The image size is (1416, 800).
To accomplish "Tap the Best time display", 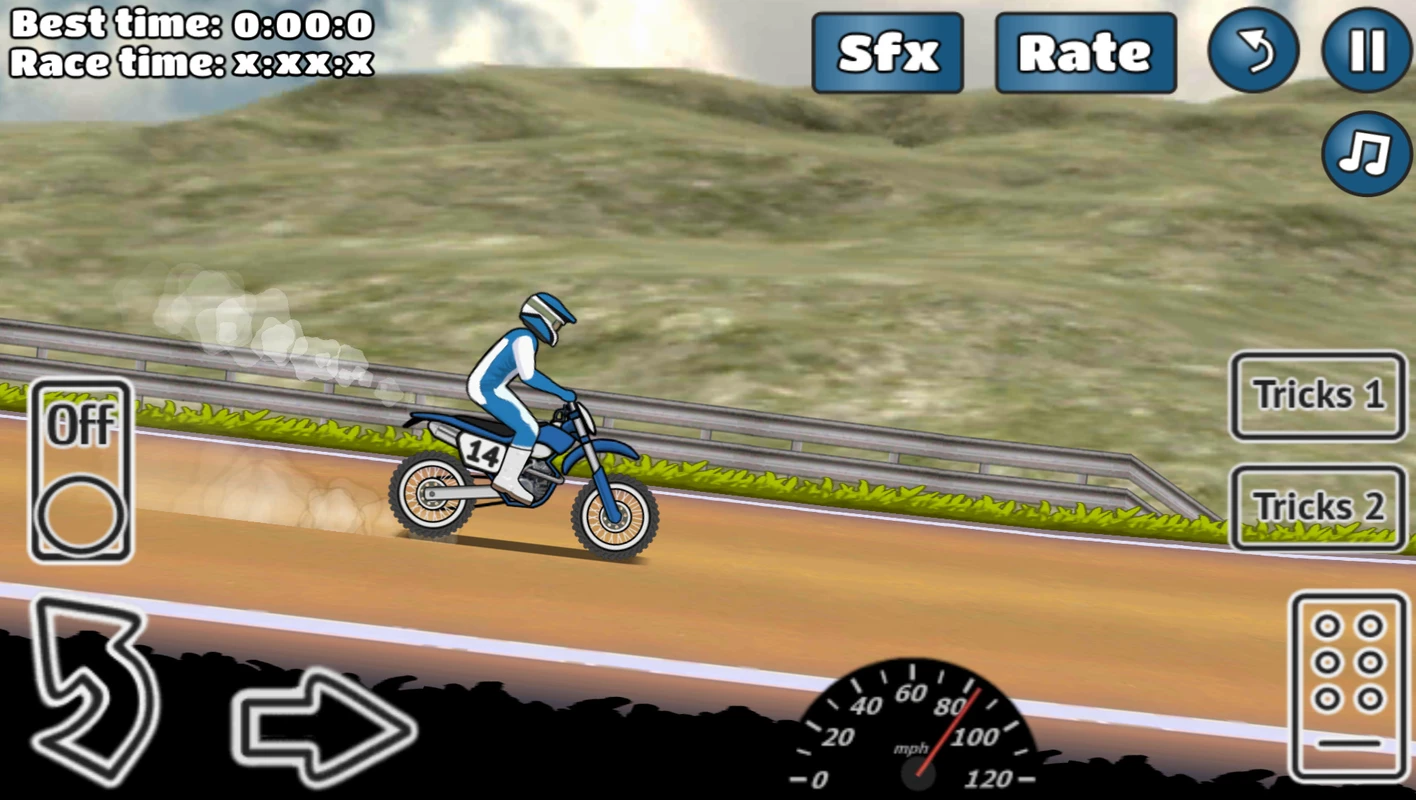I will (x=190, y=24).
